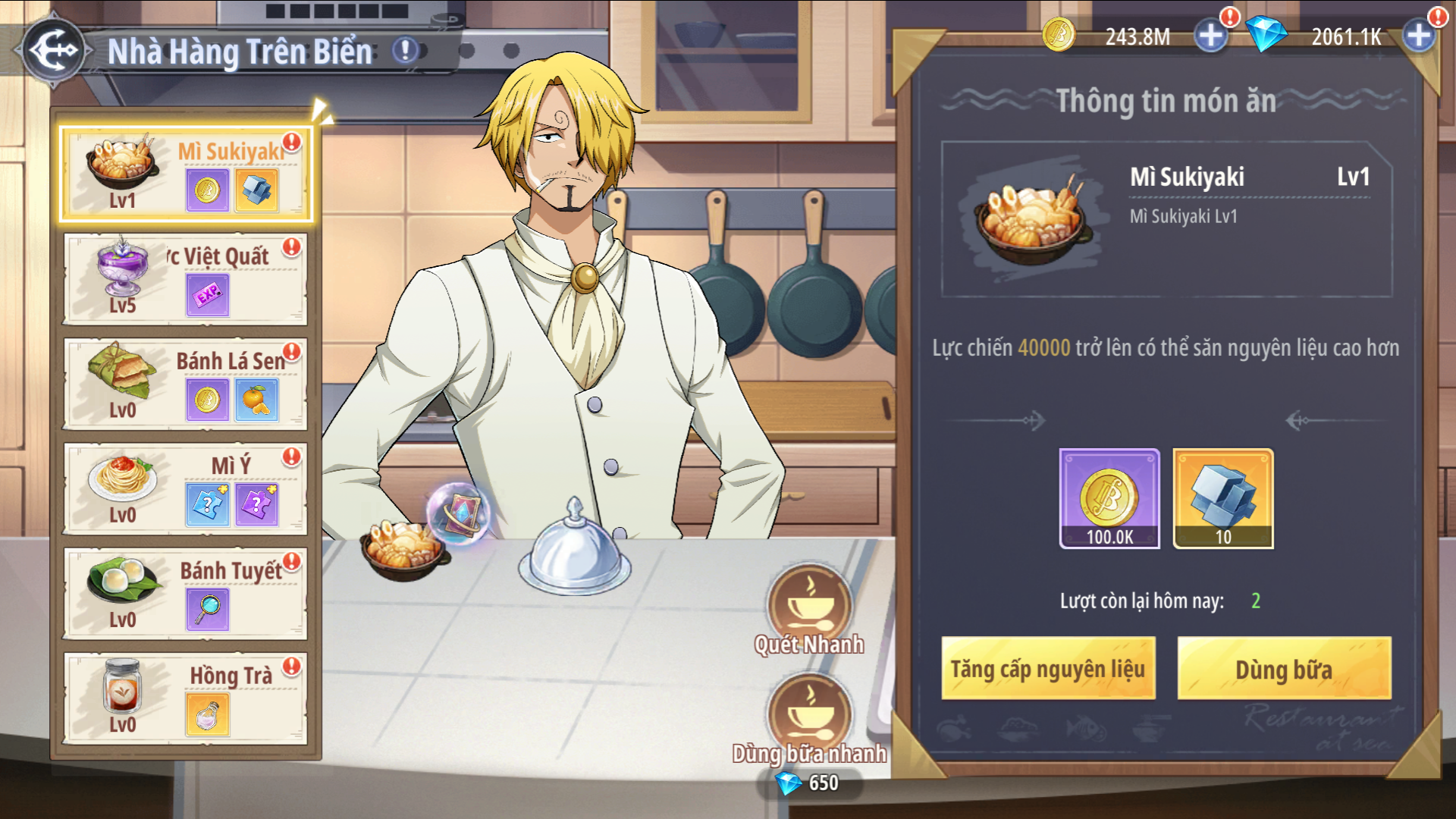Add more gold coins with plus button

(x=1210, y=36)
